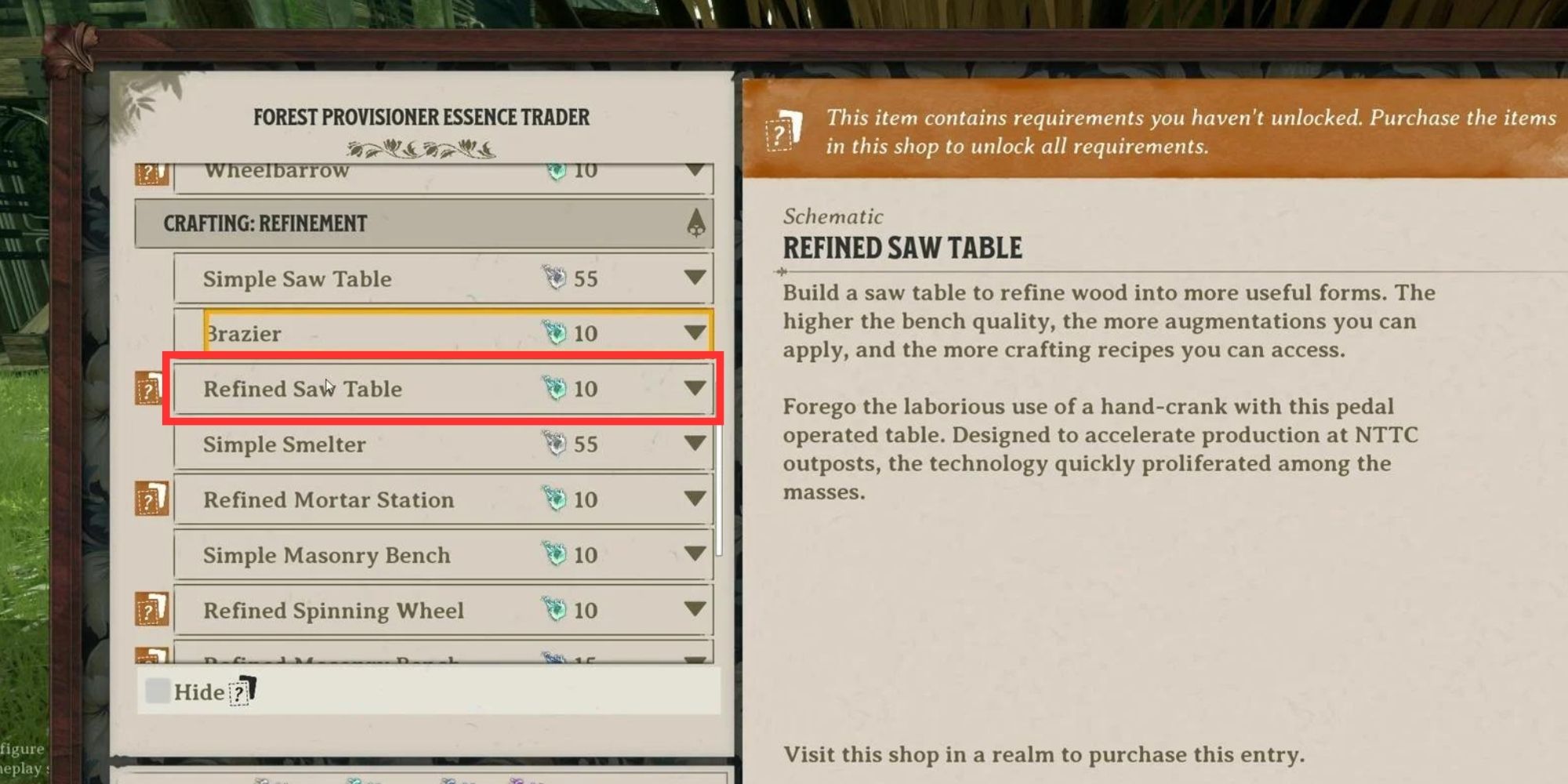This screenshot has width=1568, height=784.
Task: Select the Refined Saw Table entry
Action: click(353, 387)
